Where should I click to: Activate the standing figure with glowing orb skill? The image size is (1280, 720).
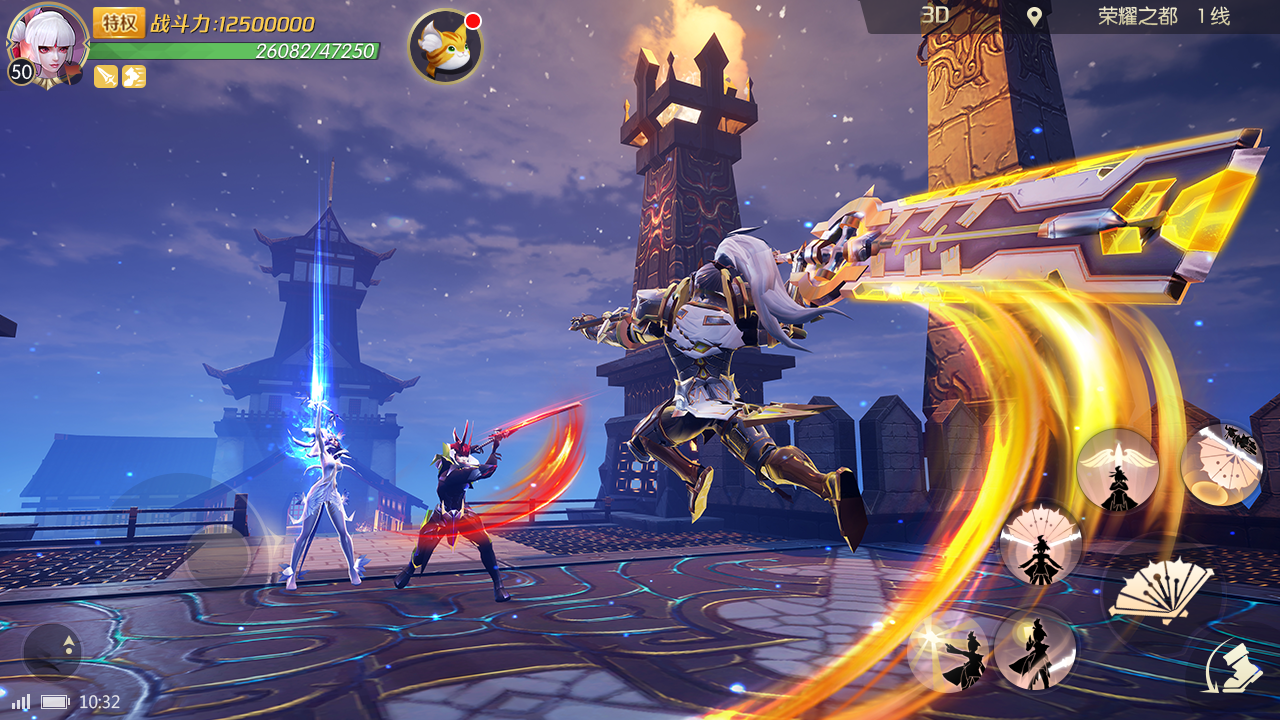point(1035,650)
